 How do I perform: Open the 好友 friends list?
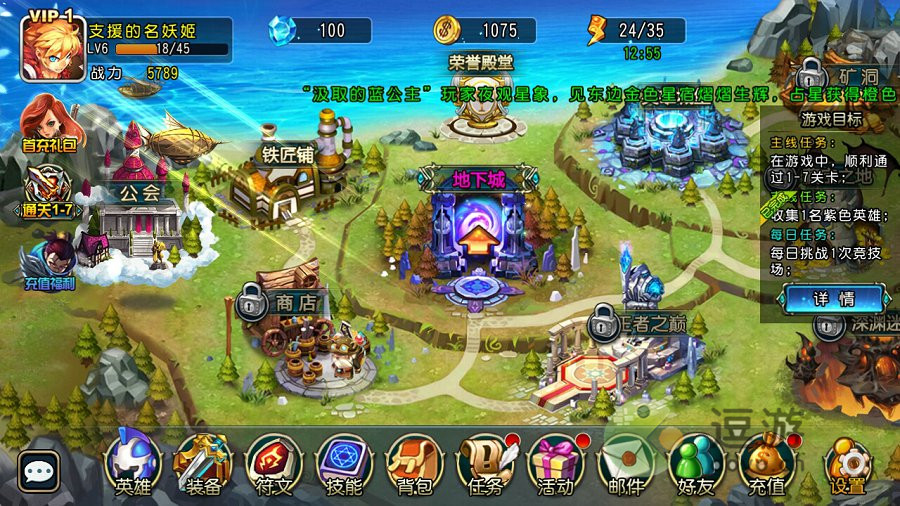point(696,463)
